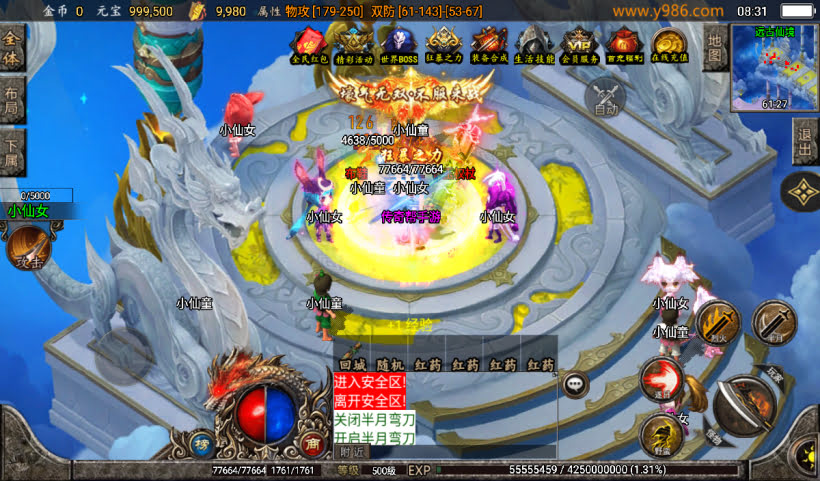Open the 在线充值 online recharge shop
This screenshot has height=481, width=820.
click(669, 46)
